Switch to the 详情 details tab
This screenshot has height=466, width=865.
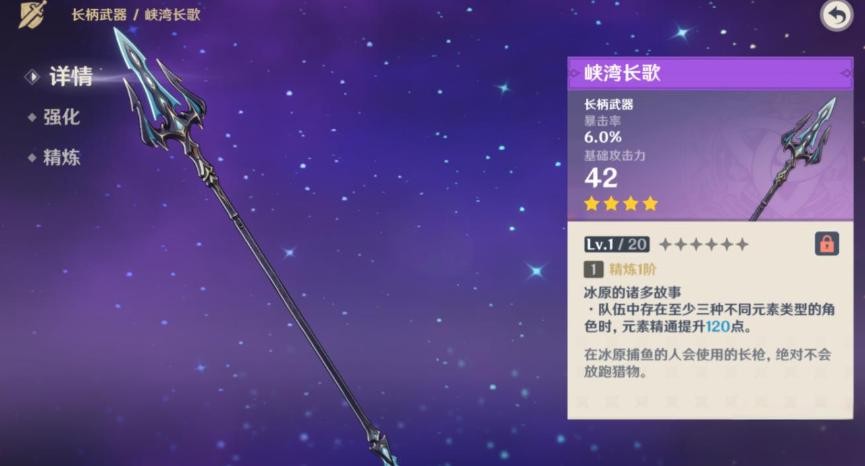70,76
